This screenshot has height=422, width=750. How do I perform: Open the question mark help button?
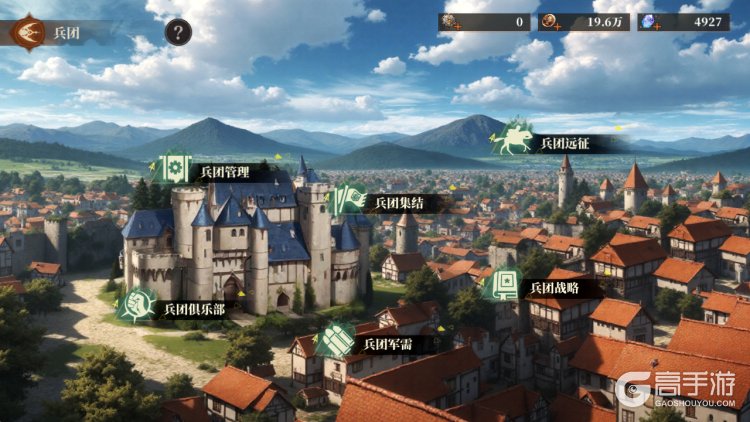[x=178, y=32]
